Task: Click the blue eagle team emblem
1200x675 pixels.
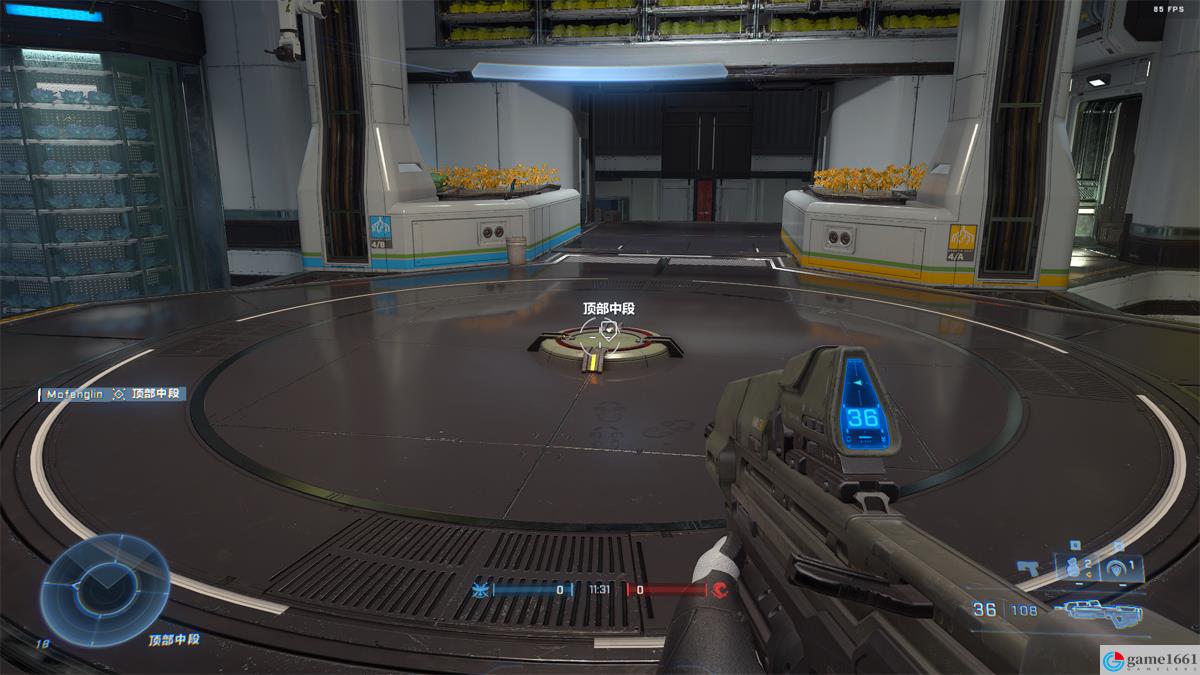Action: tap(481, 590)
